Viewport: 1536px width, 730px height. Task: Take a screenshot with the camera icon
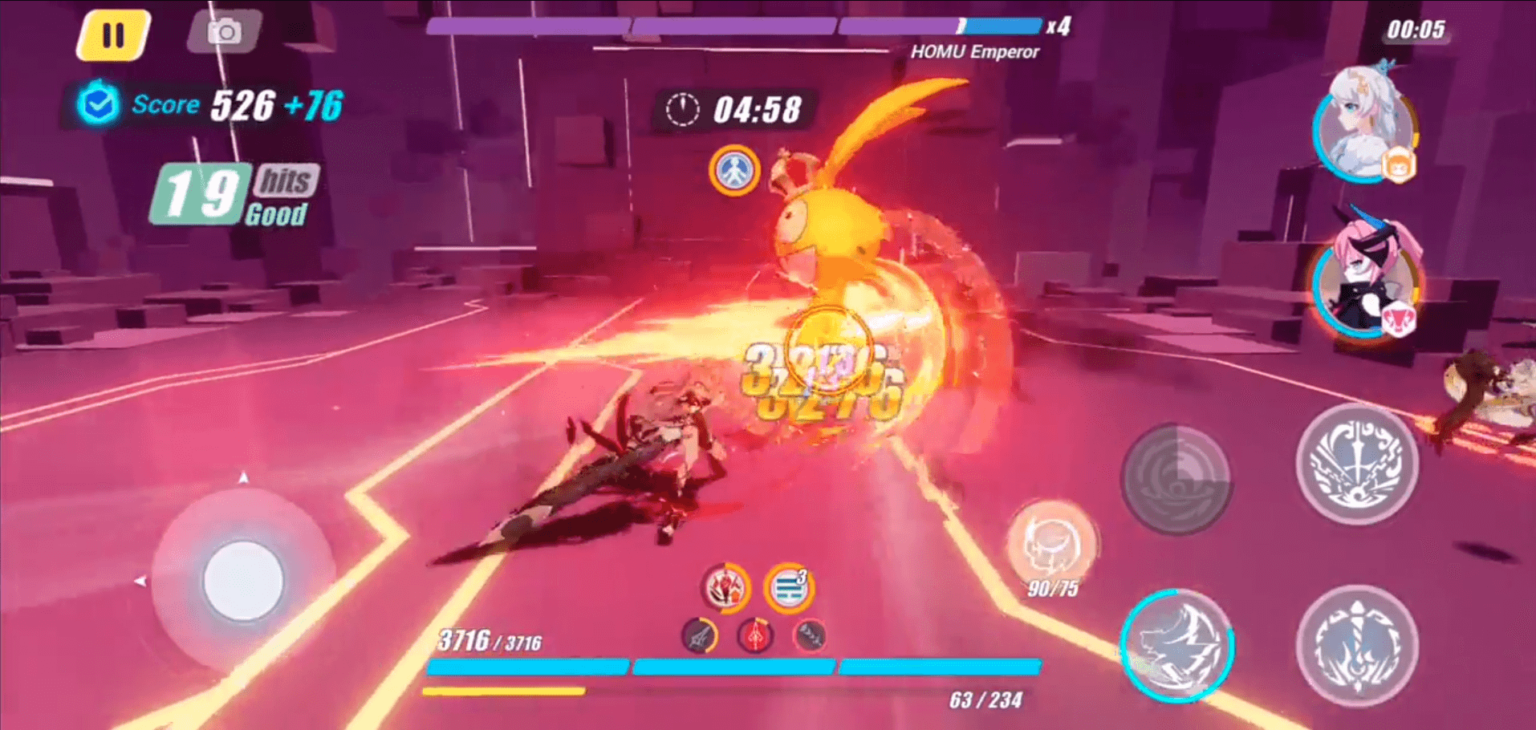(224, 31)
